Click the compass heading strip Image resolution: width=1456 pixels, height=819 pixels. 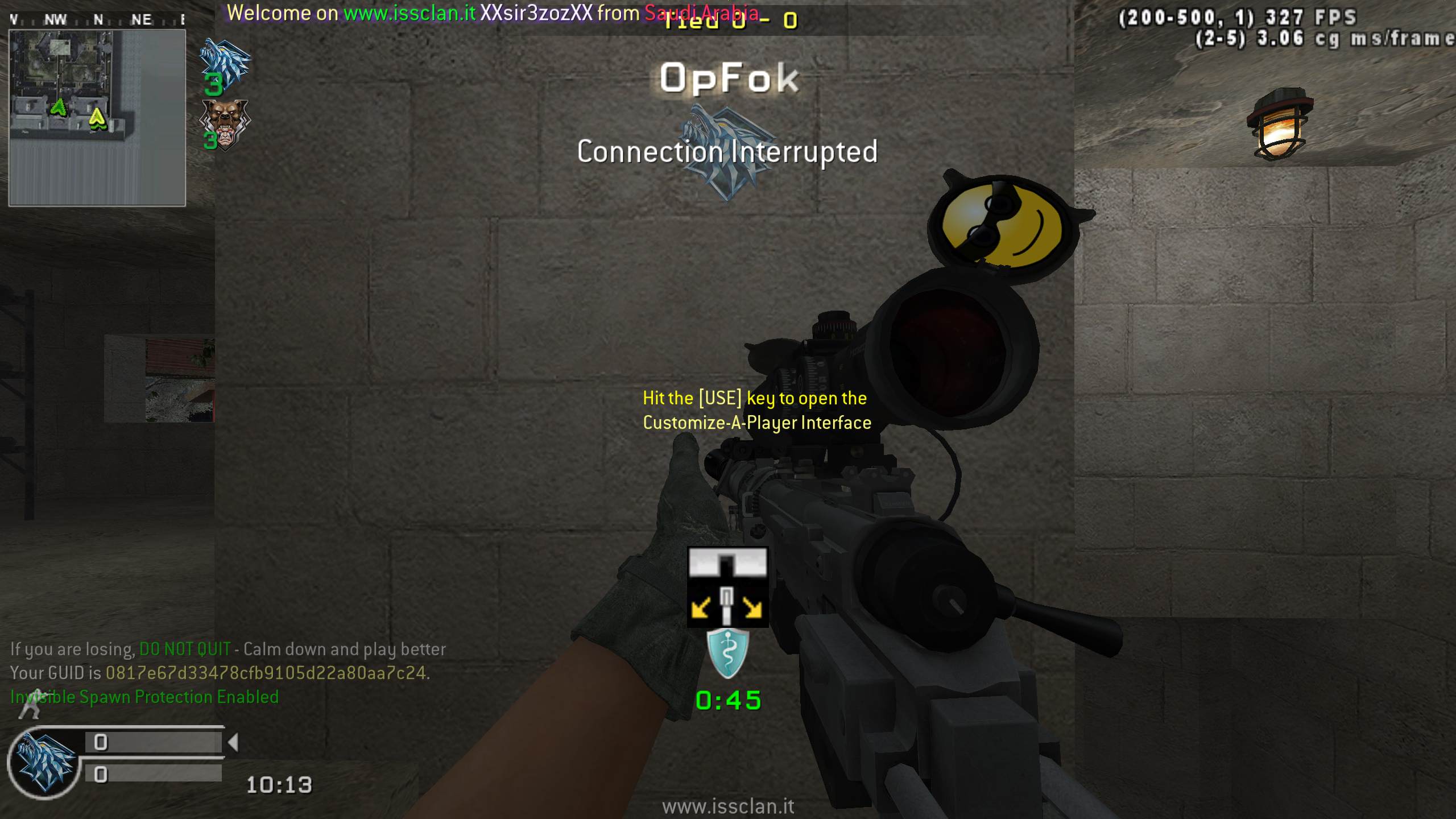click(97, 19)
